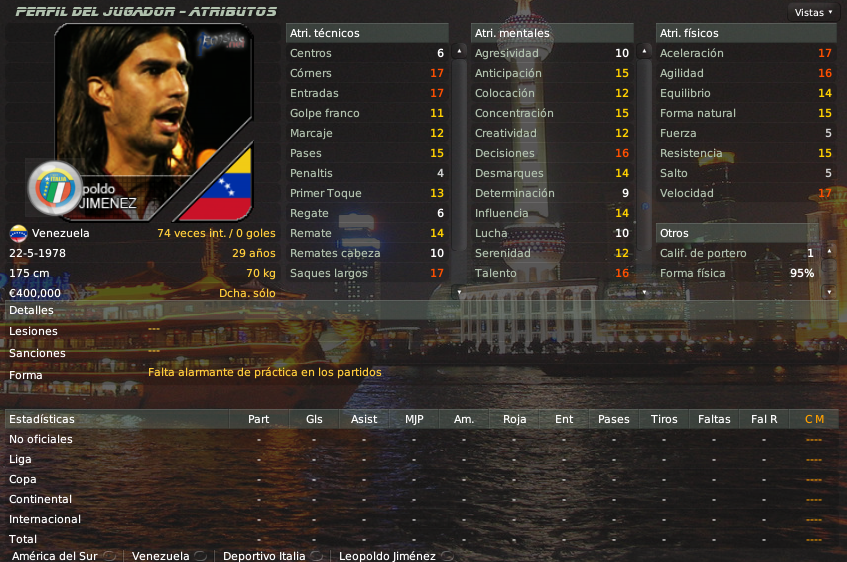This screenshot has height=562, width=847.
Task: Click the large Venezuelan flag on the portrait
Action: (x=221, y=188)
